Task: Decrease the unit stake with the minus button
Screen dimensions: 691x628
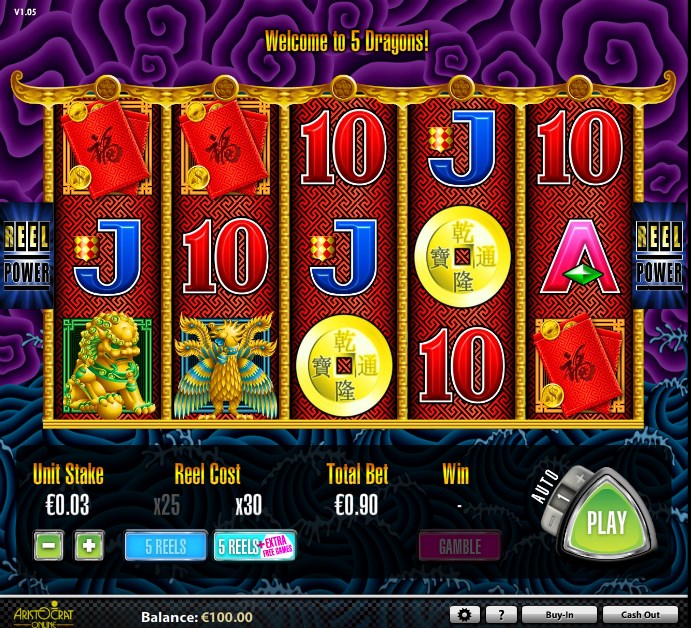Action: click(x=50, y=545)
